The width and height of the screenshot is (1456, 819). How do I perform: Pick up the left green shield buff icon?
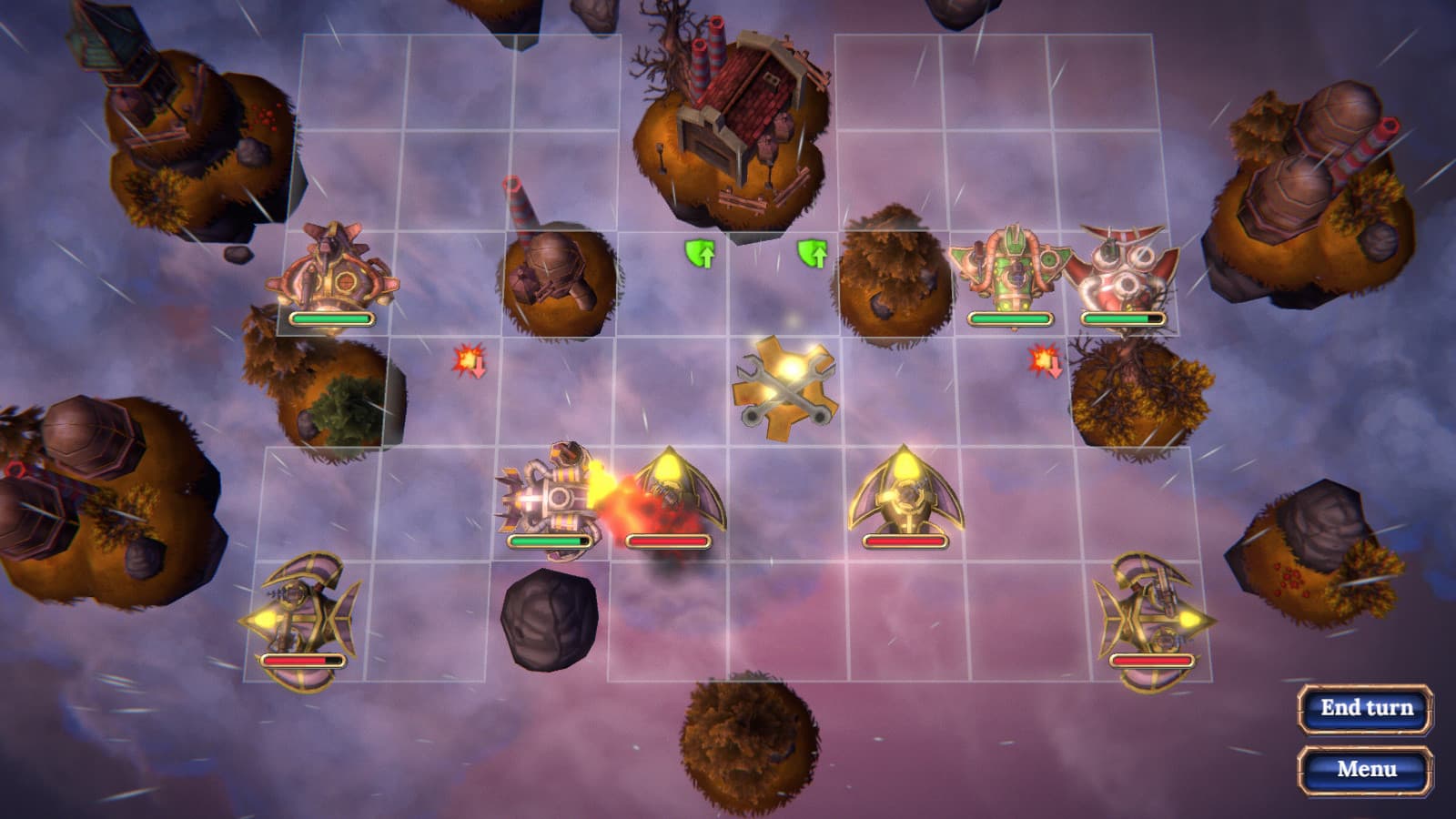[701, 253]
